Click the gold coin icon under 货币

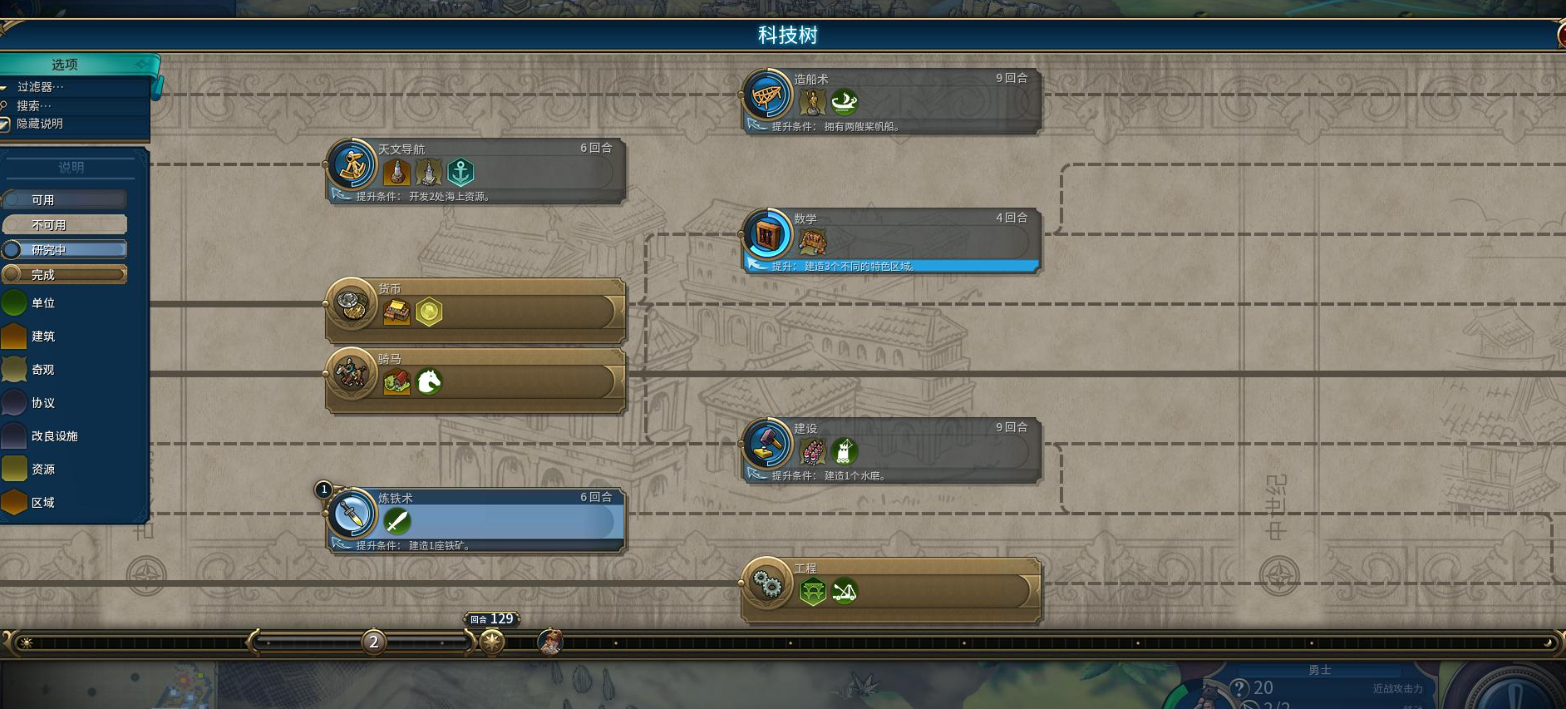[429, 312]
